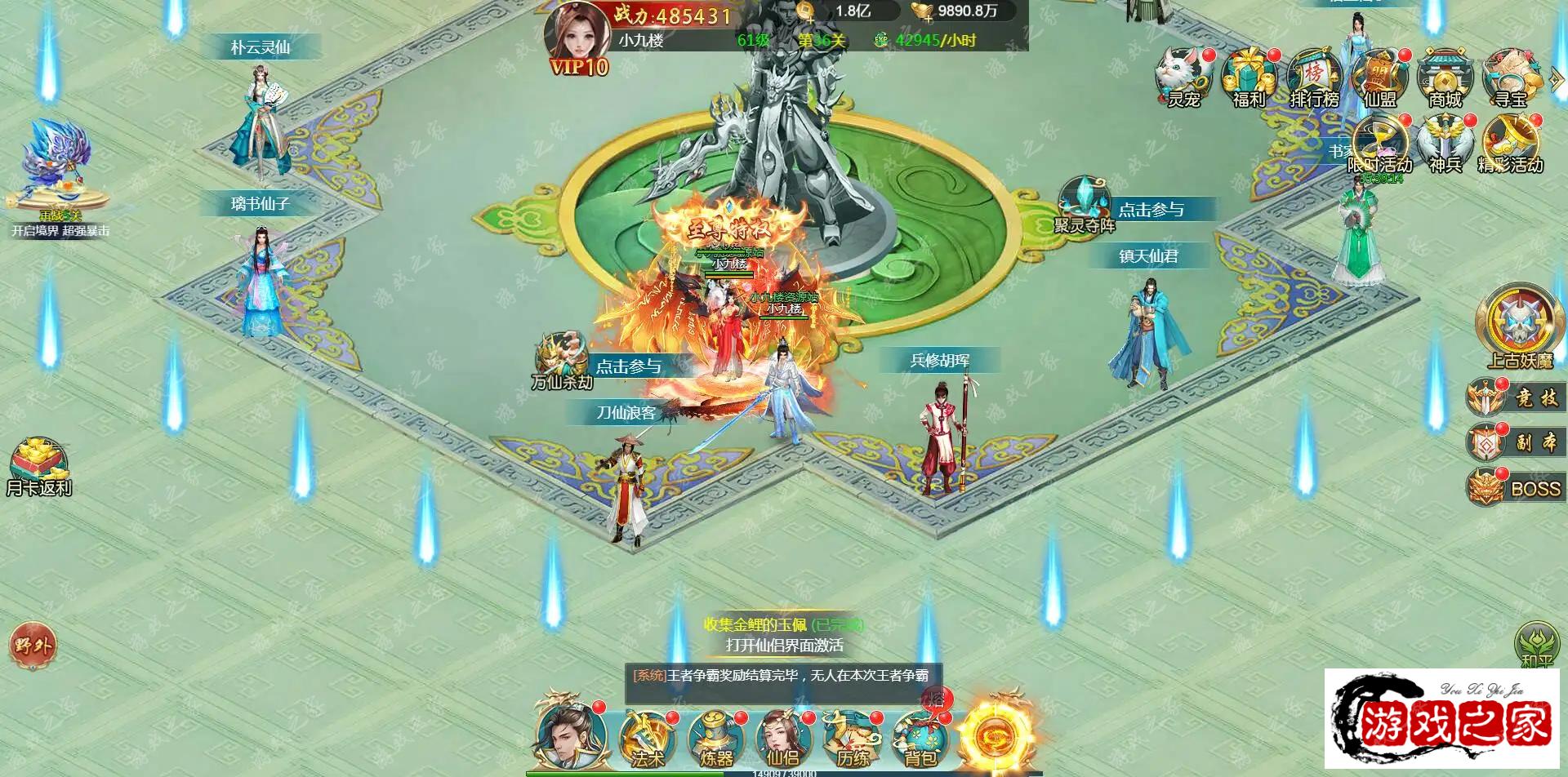Viewport: 1568px width, 777px height.
Task: Open the 仙侣 companion panel
Action: click(782, 737)
